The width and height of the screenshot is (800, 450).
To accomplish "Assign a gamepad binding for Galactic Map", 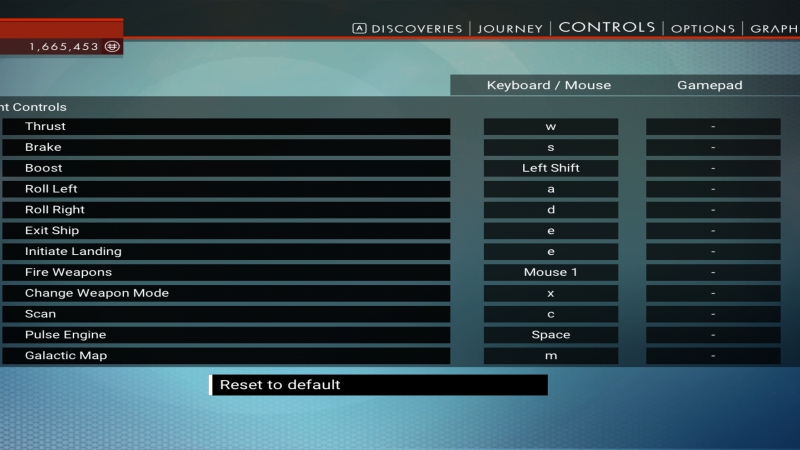I will (713, 355).
